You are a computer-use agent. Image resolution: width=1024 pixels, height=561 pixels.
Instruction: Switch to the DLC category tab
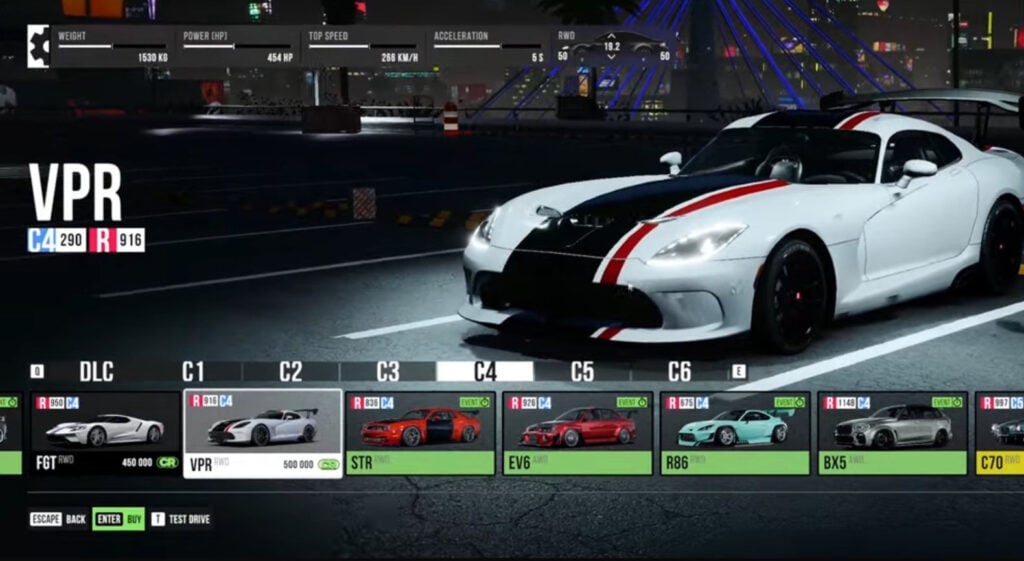tap(96, 372)
